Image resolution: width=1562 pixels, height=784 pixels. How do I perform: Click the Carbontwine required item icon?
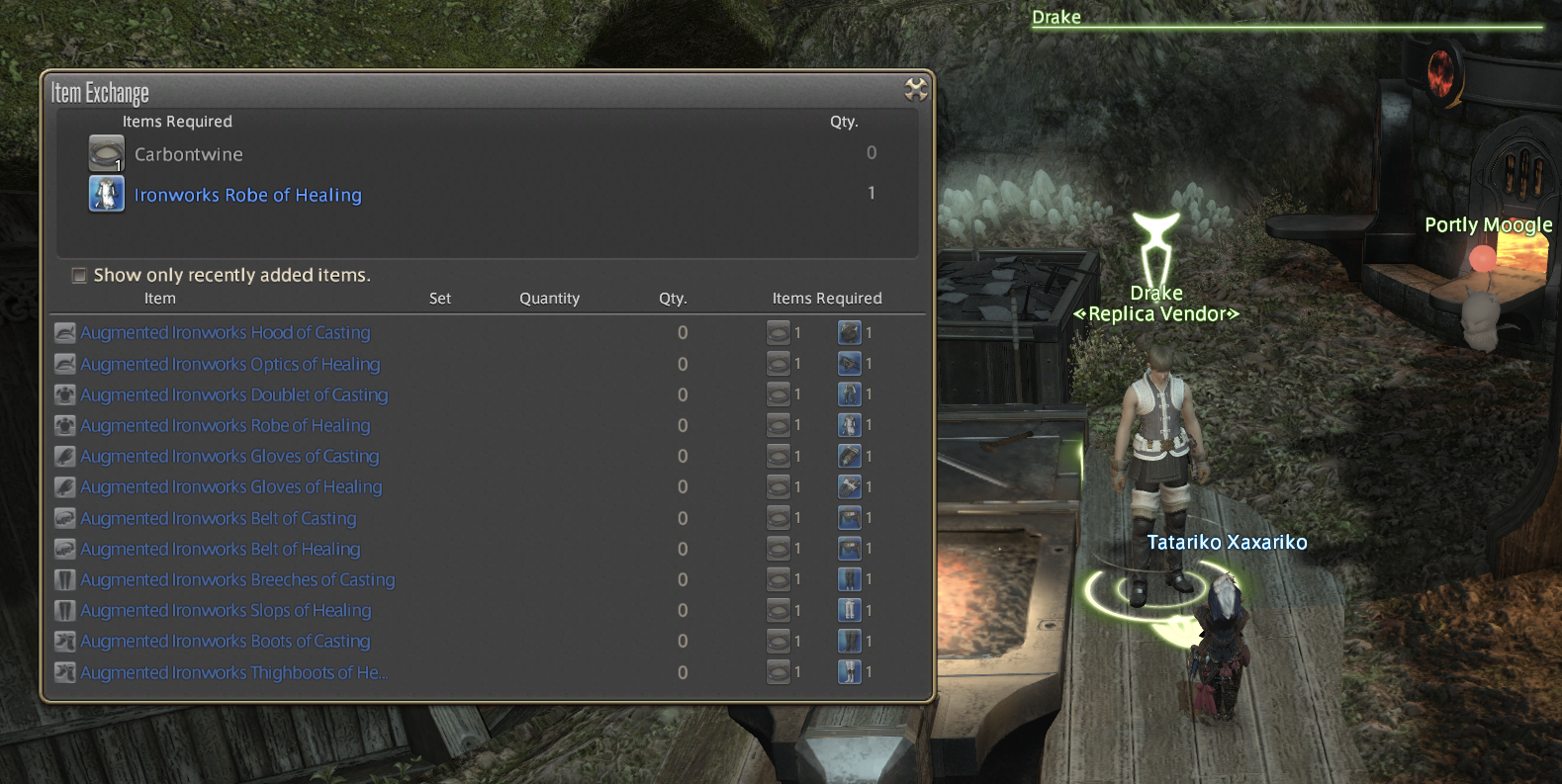coord(106,154)
